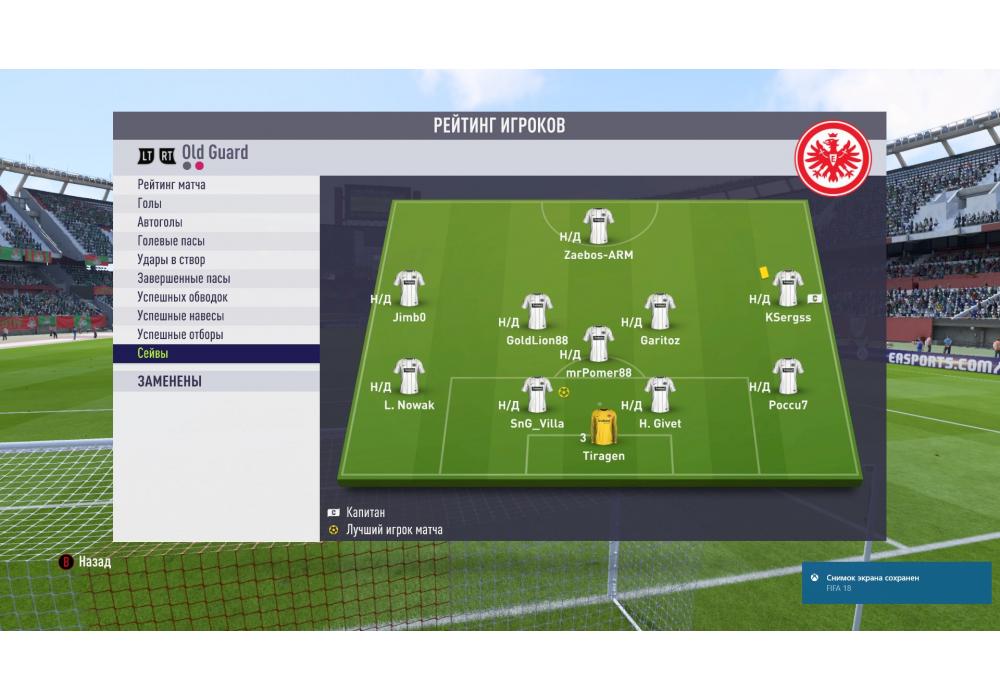Screen dimensions: 1000x700
Task: Choose player mrPomer88 in midfield
Action: [x=598, y=345]
